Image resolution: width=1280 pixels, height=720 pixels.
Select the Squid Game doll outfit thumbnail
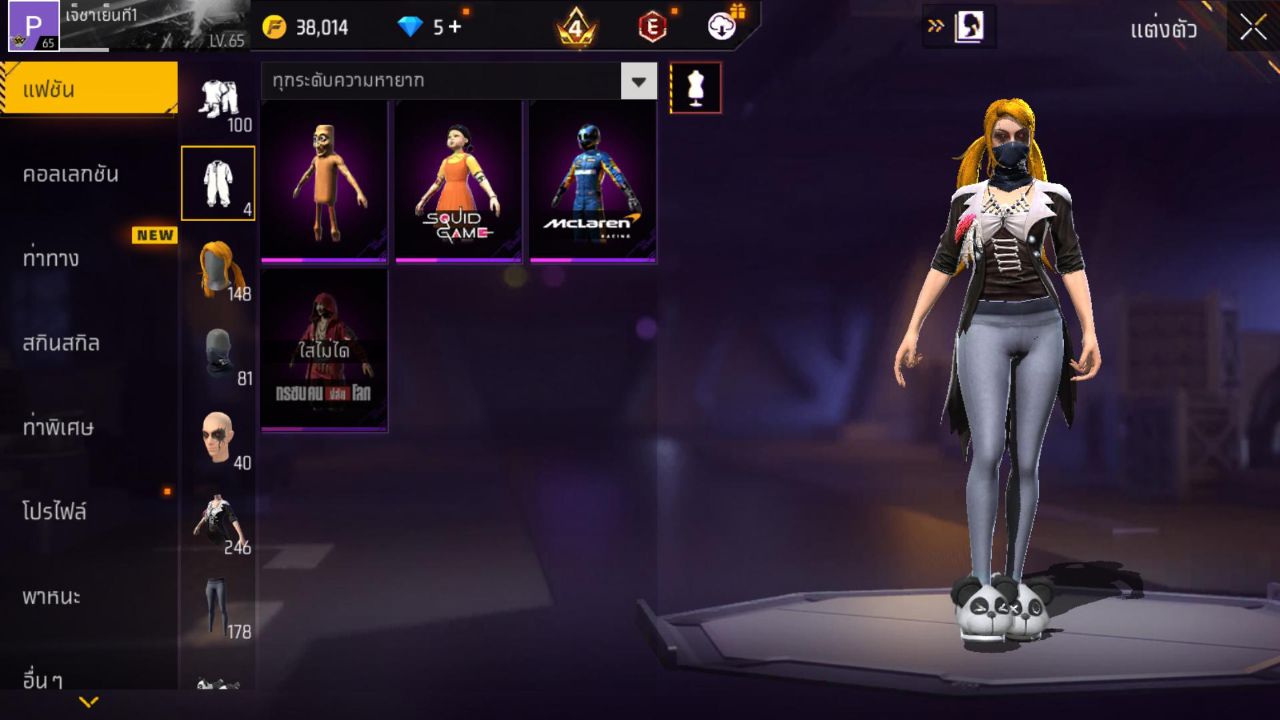(x=458, y=180)
